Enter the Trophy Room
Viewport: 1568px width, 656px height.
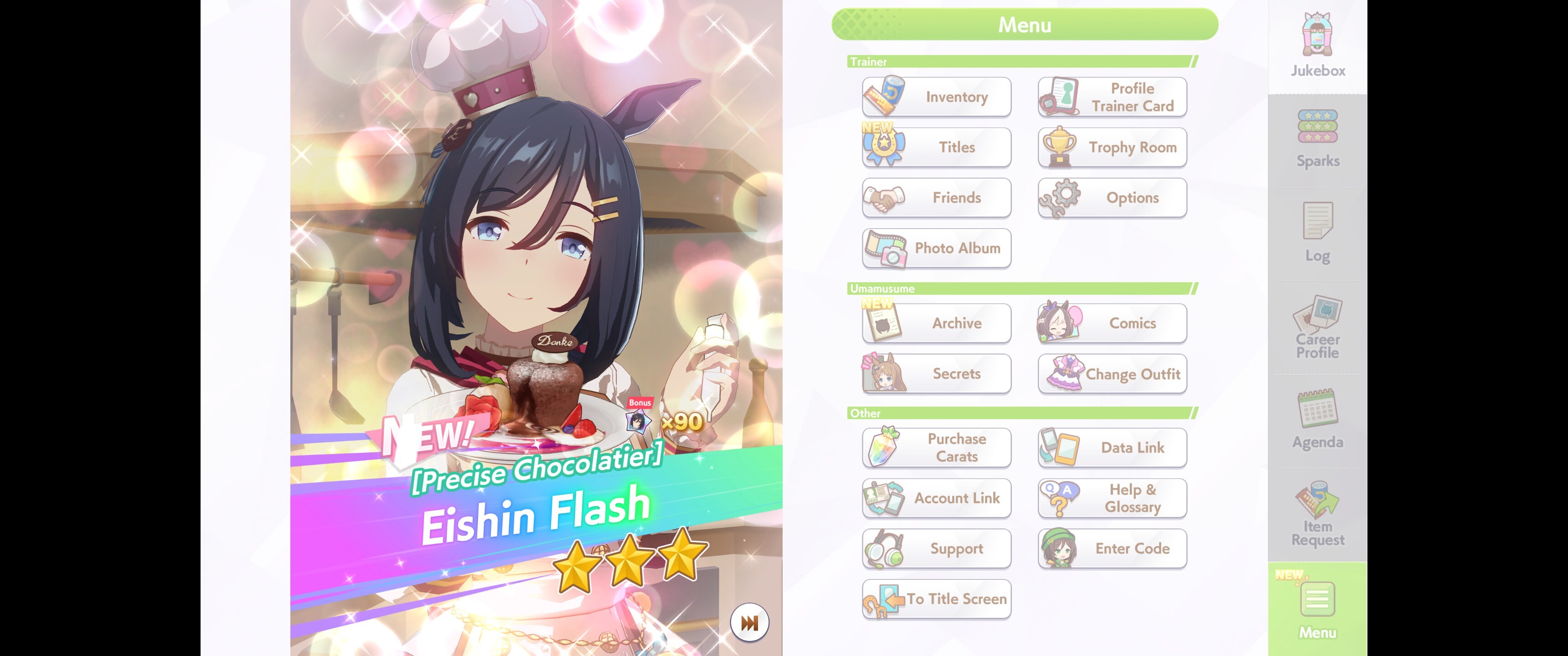tap(1112, 147)
